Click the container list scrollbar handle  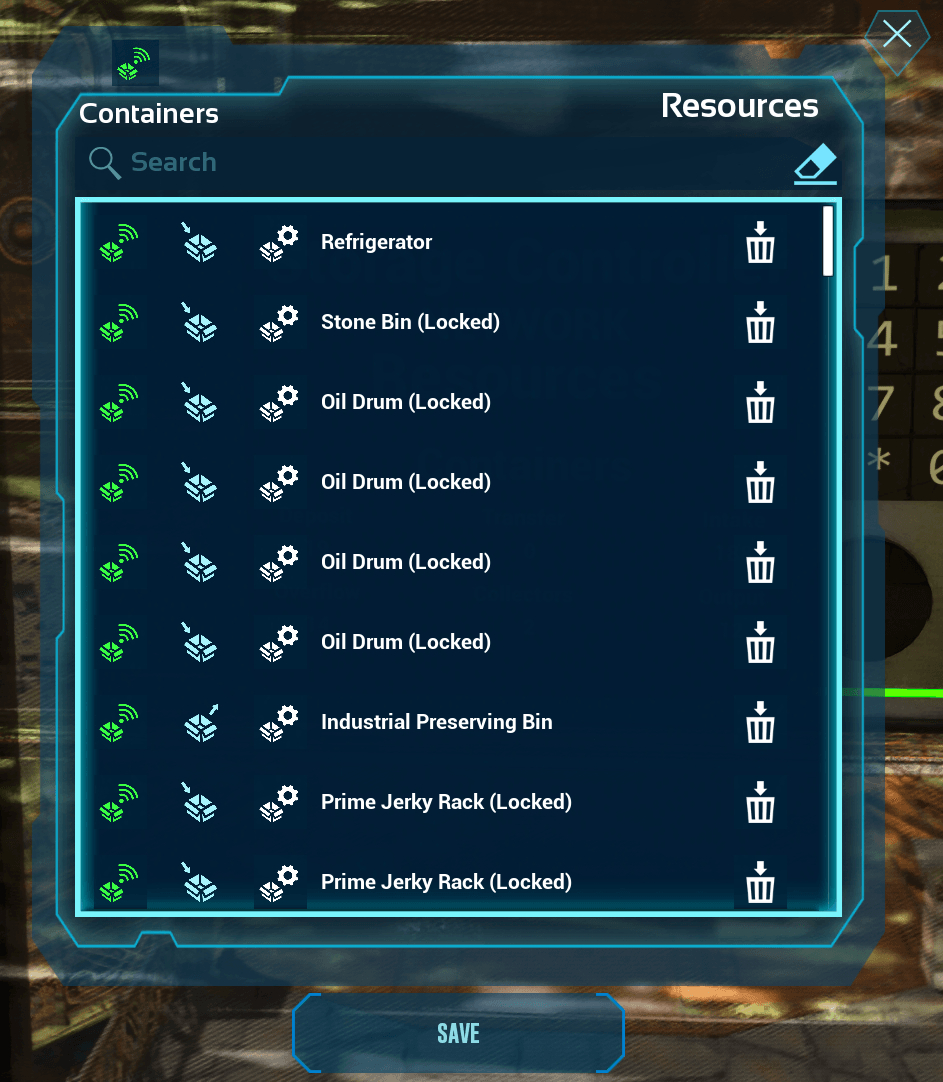(x=828, y=240)
